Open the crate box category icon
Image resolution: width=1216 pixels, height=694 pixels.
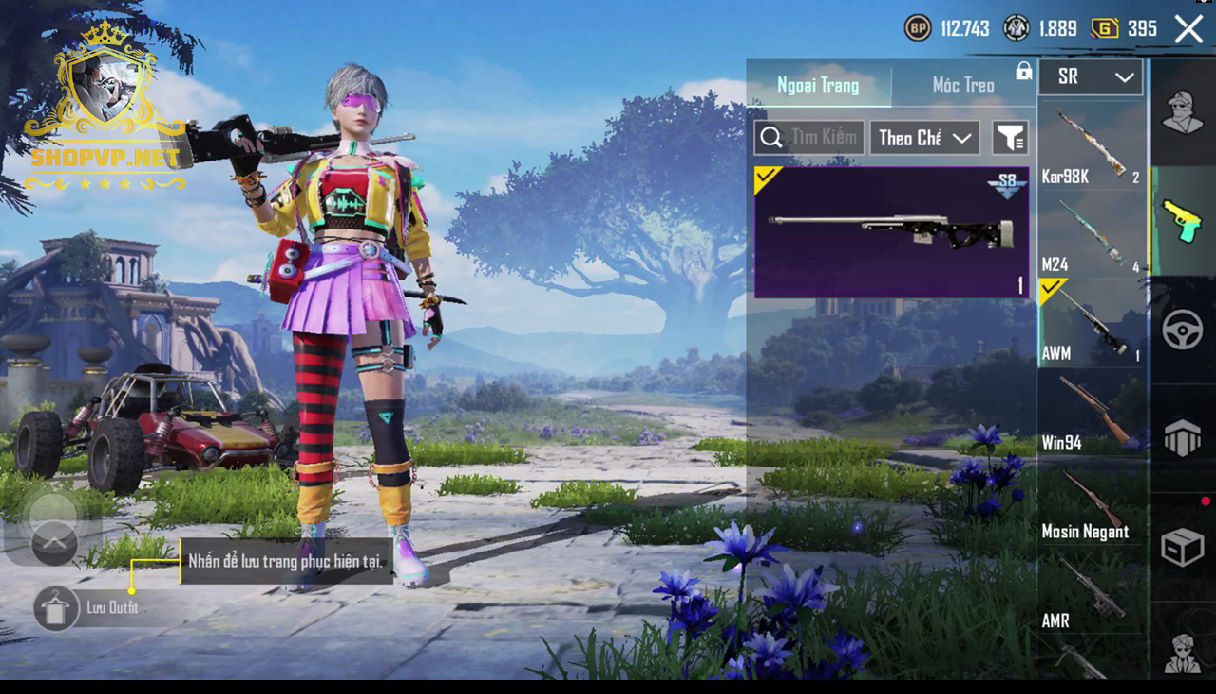click(x=1182, y=547)
